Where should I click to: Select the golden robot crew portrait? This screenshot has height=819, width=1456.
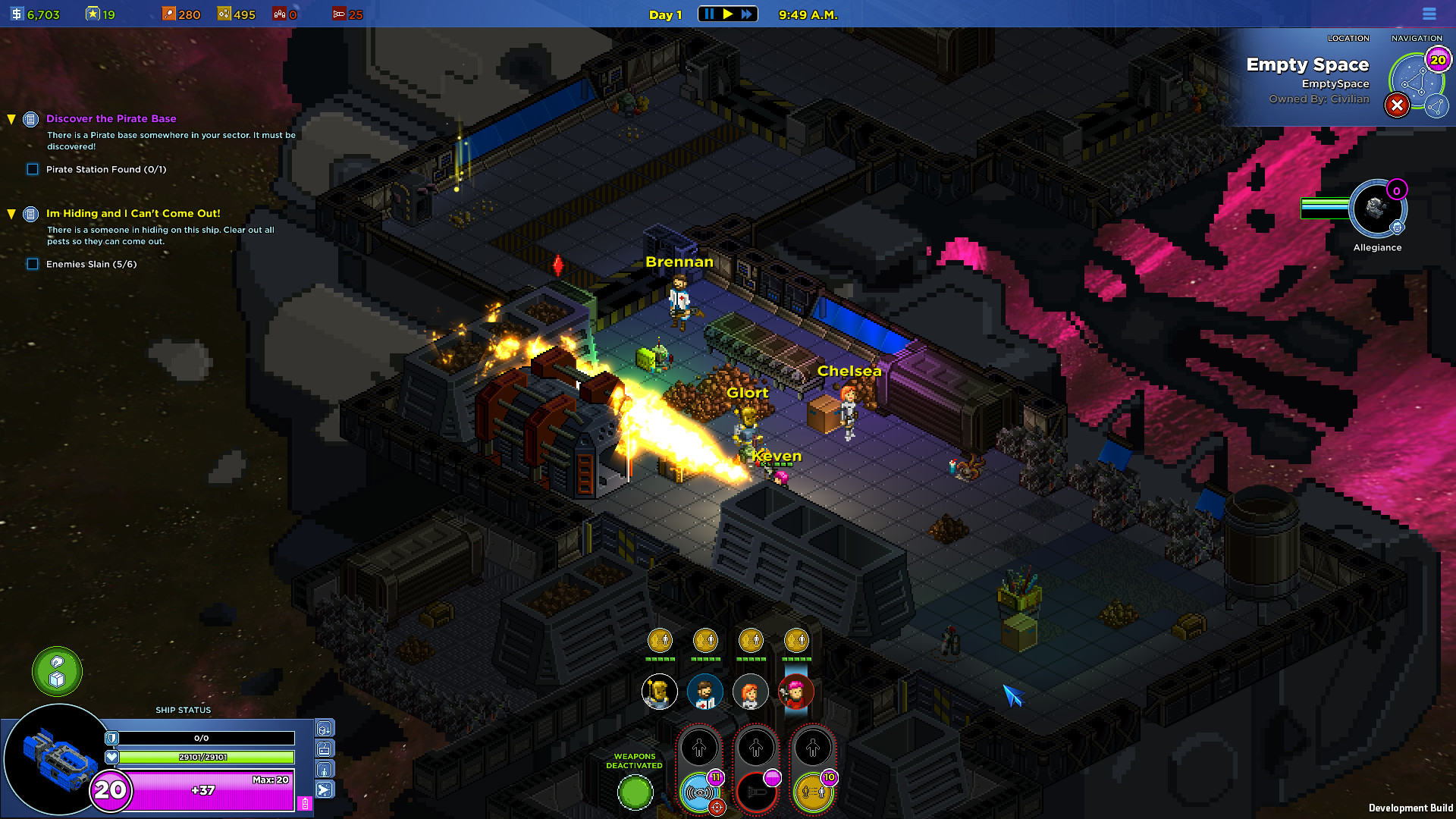point(659,692)
